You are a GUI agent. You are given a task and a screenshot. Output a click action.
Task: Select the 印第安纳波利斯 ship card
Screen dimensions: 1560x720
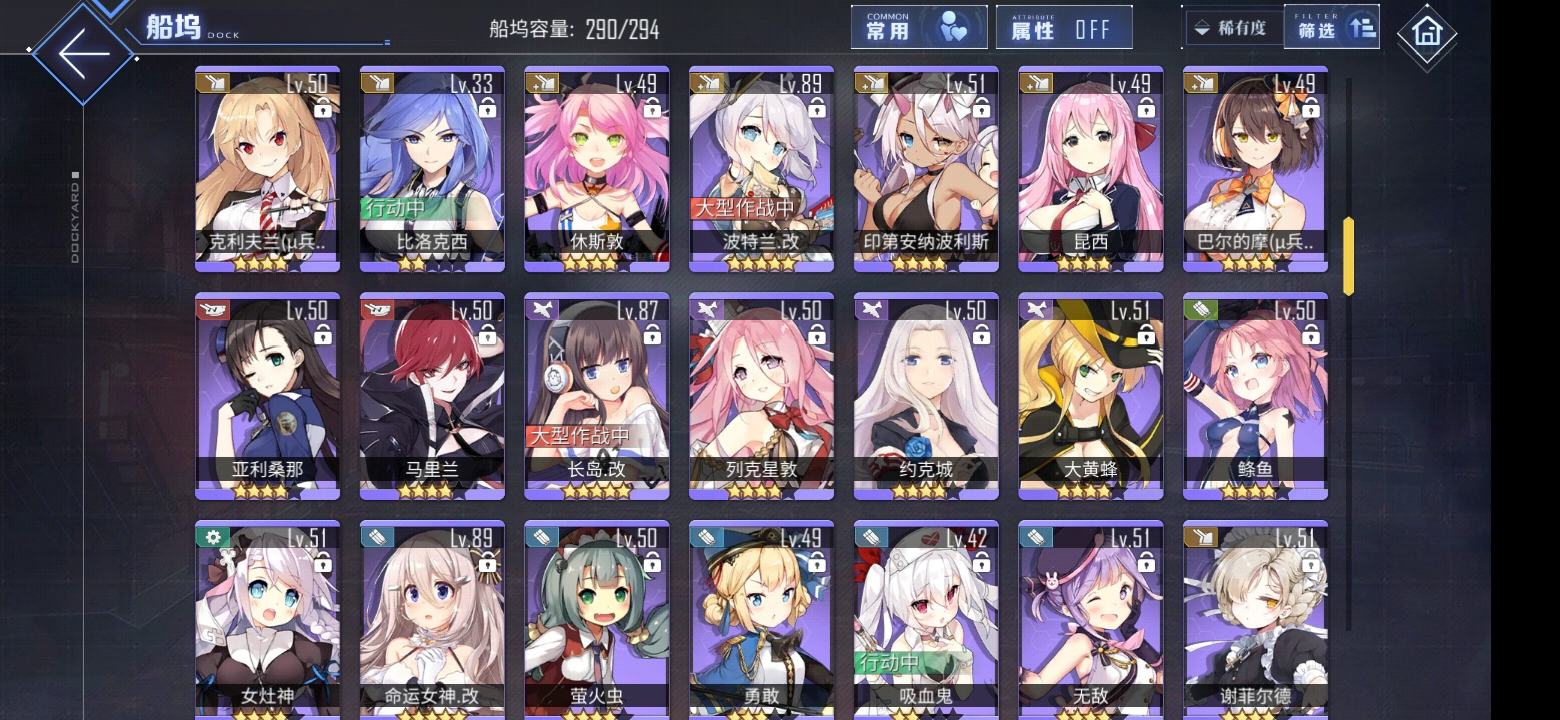(926, 168)
